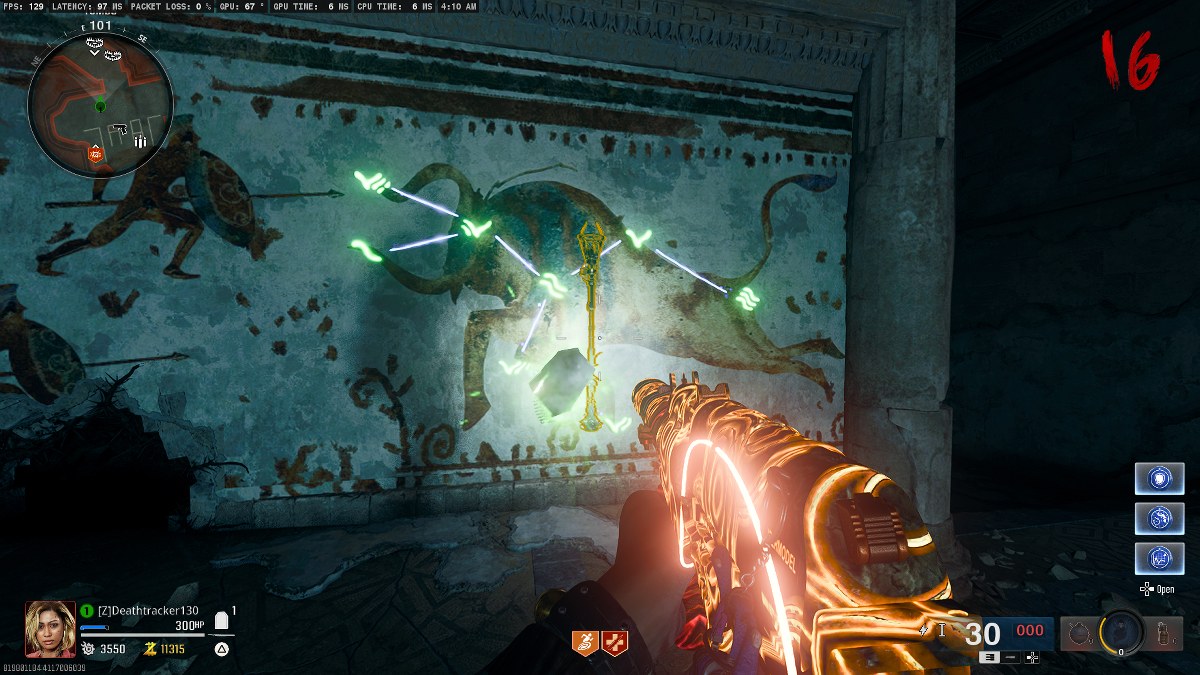The width and height of the screenshot is (1200, 675).
Task: Open the bottom blue augment slot
Action: point(1159,558)
